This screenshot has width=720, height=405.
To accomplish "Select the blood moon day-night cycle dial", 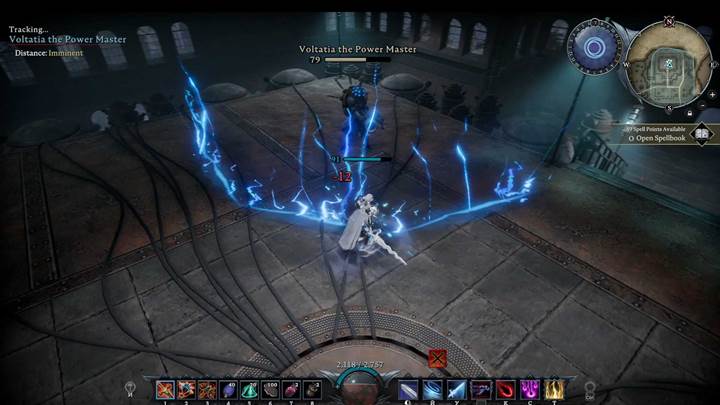I will pyautogui.click(x=593, y=47).
